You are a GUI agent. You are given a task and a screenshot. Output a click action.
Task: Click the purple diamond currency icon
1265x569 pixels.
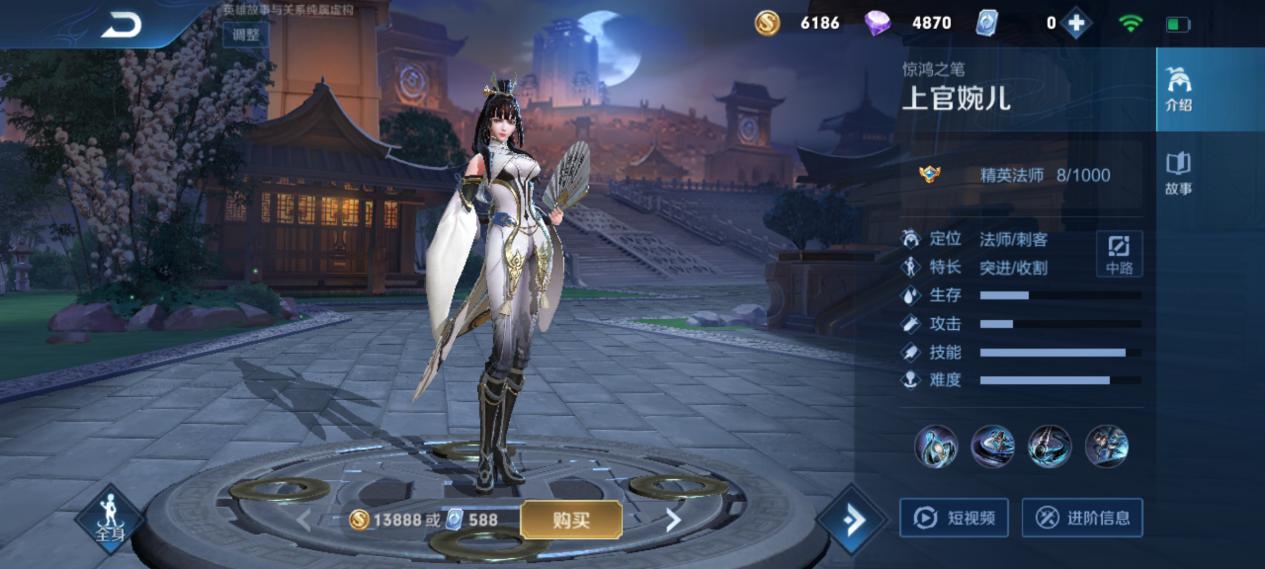[877, 22]
